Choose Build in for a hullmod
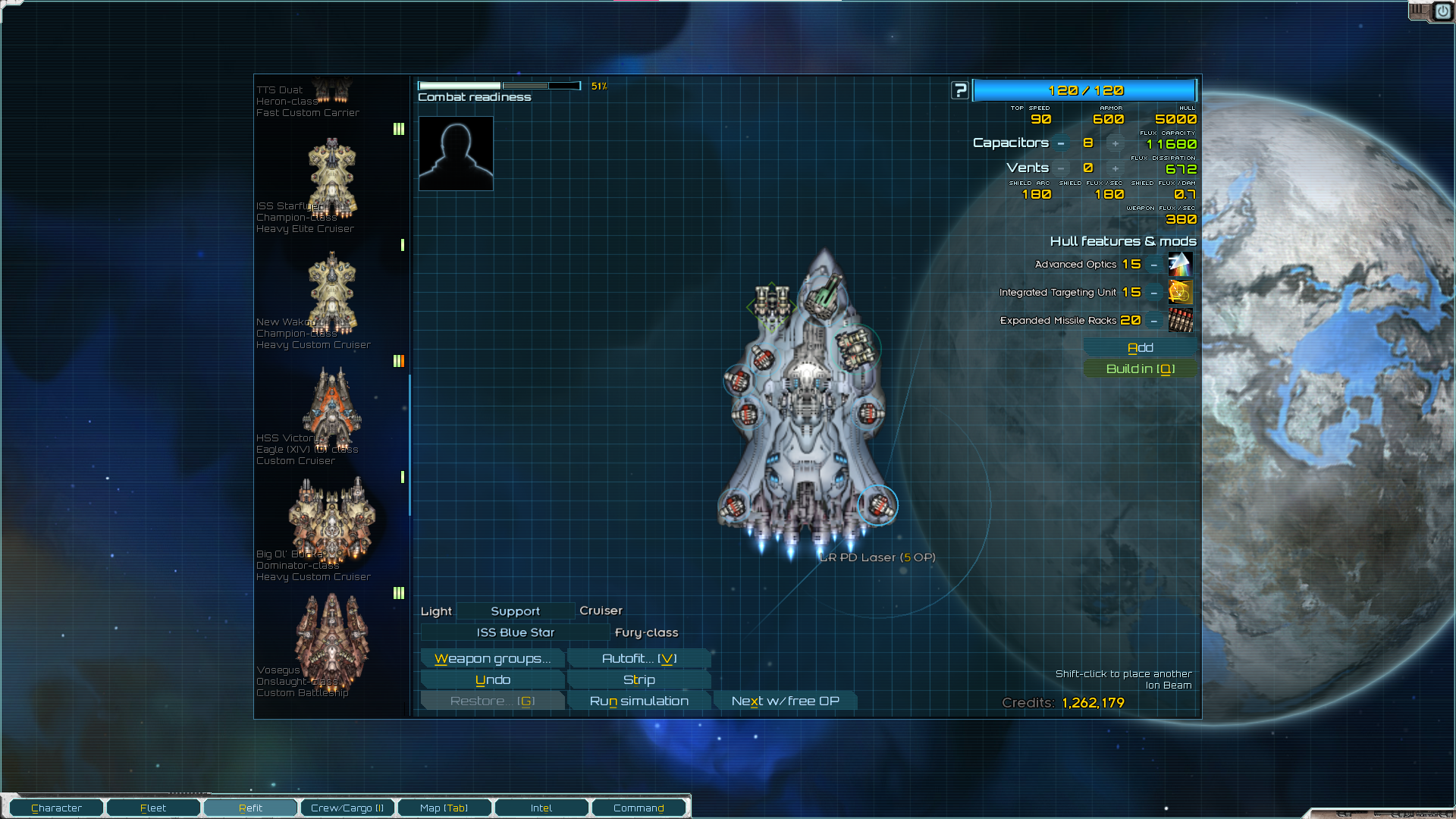This screenshot has height=819, width=1456. pos(1140,369)
